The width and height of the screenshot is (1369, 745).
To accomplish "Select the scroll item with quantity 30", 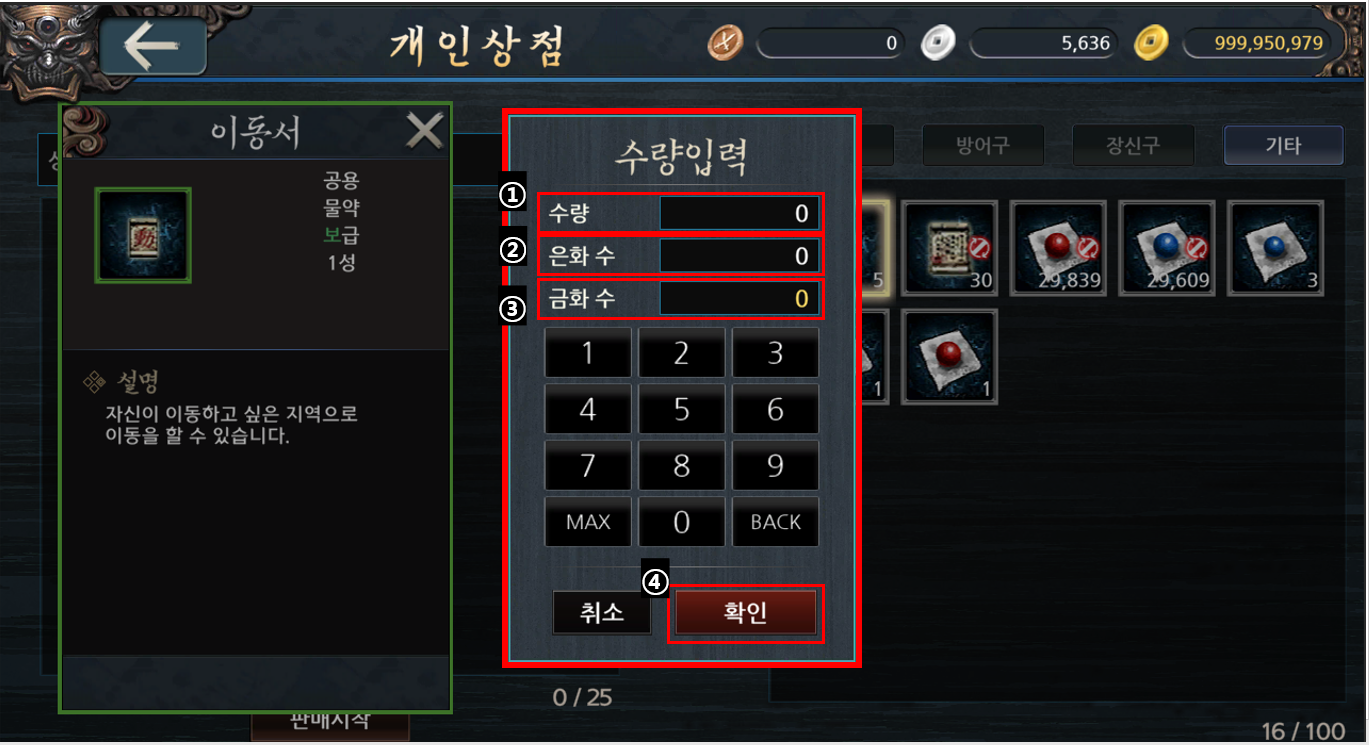I will (x=948, y=248).
